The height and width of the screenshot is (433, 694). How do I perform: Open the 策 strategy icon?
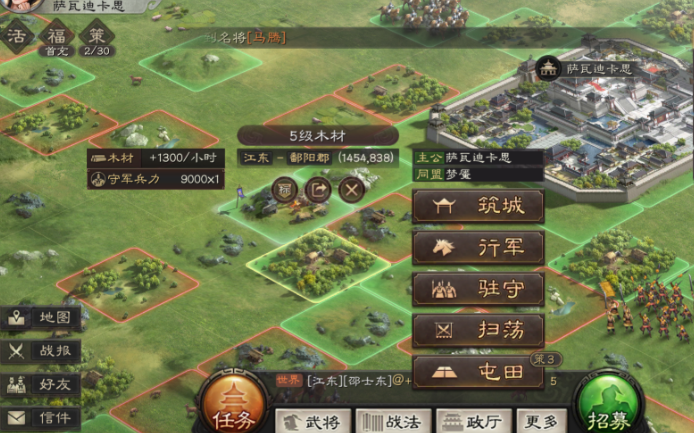coord(96,35)
